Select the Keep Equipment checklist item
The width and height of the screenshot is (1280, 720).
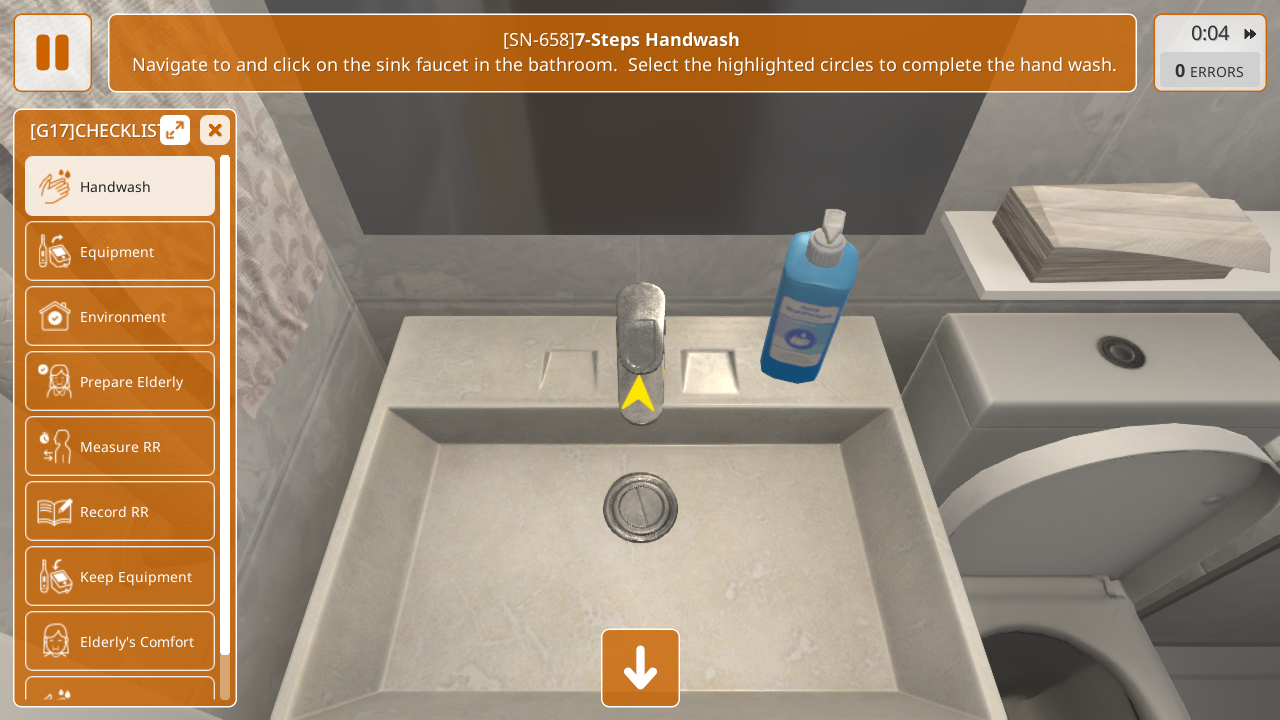(120, 576)
